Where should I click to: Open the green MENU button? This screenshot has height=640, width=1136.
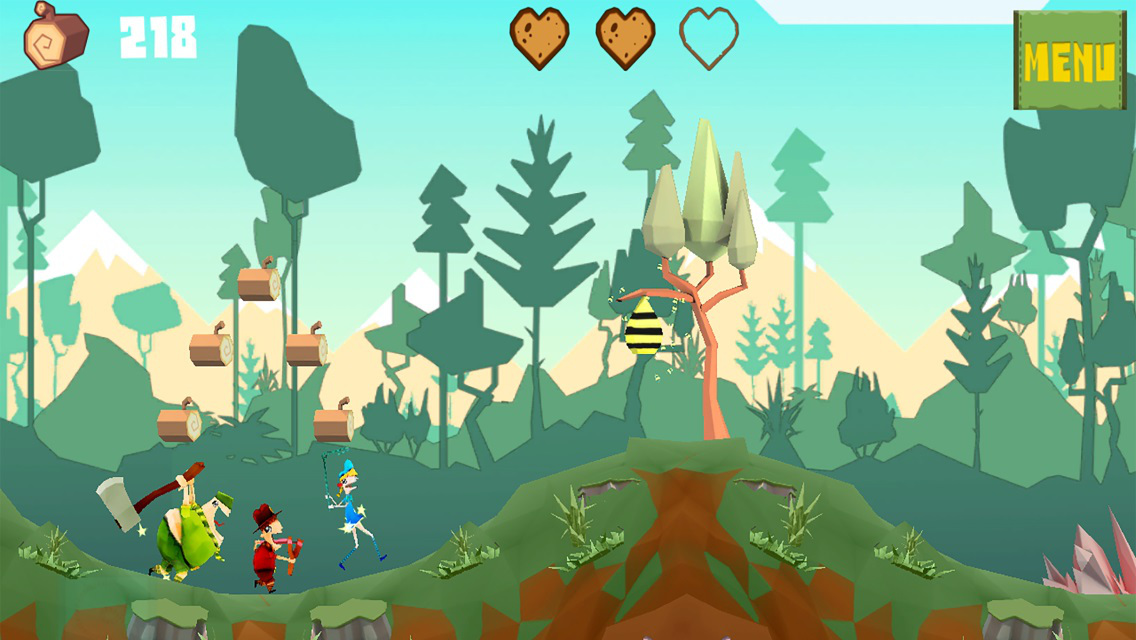(1069, 61)
